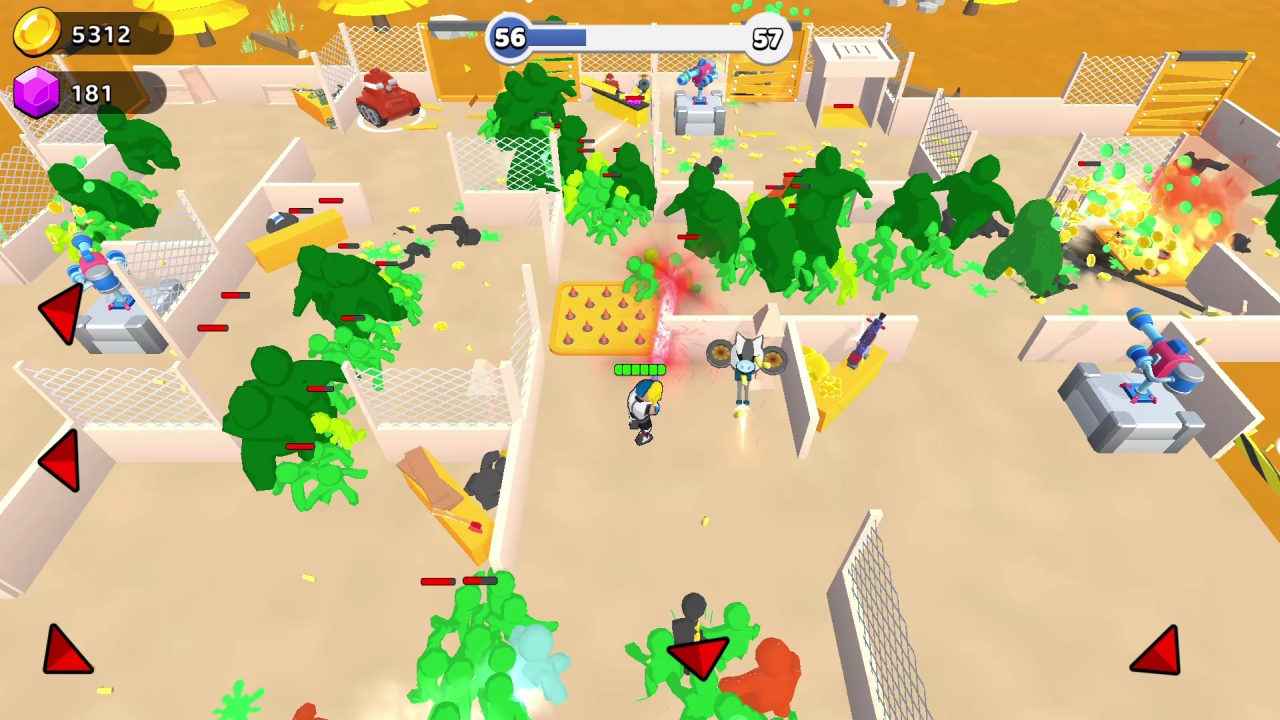Open the coin count display showing 5312
This screenshot has width=1280, height=720.
(x=100, y=34)
